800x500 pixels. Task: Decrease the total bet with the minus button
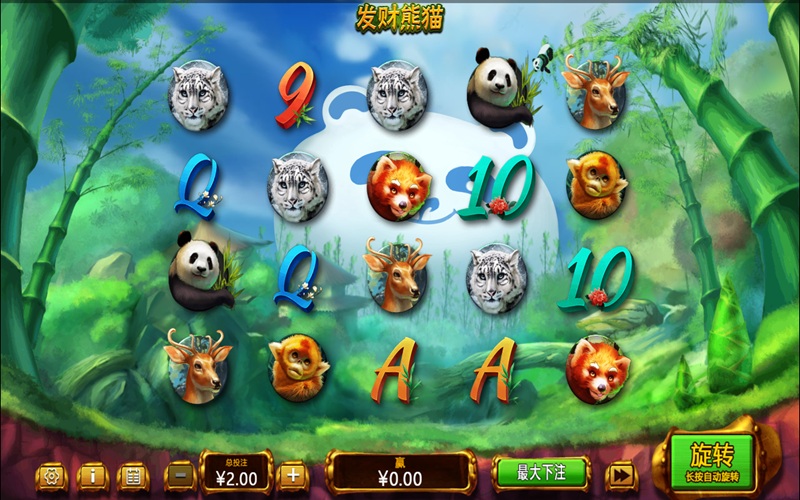(181, 474)
